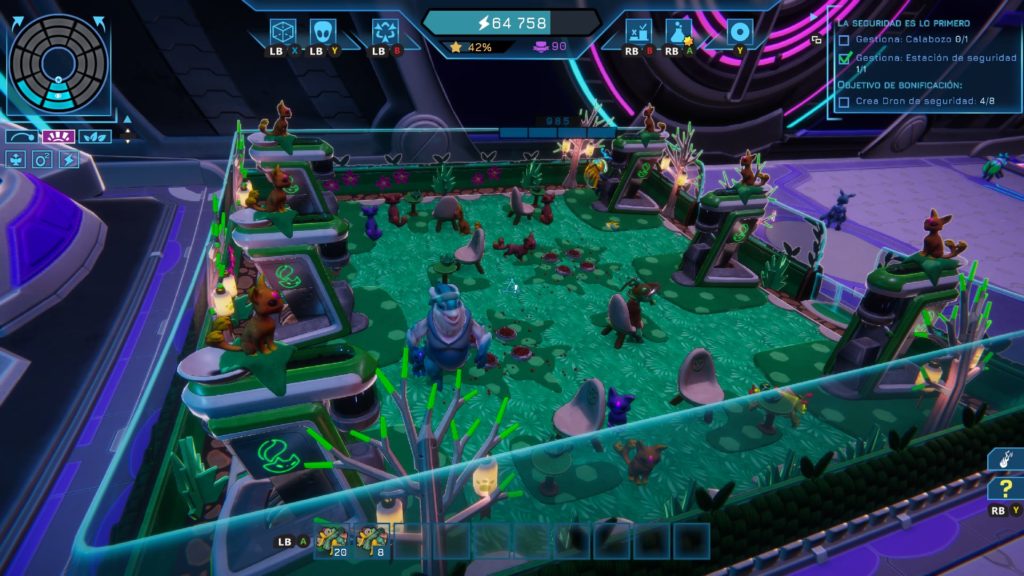Click the 'Crea Dron de seguridad' objective
The width and height of the screenshot is (1024, 576).
pyautogui.click(x=909, y=101)
